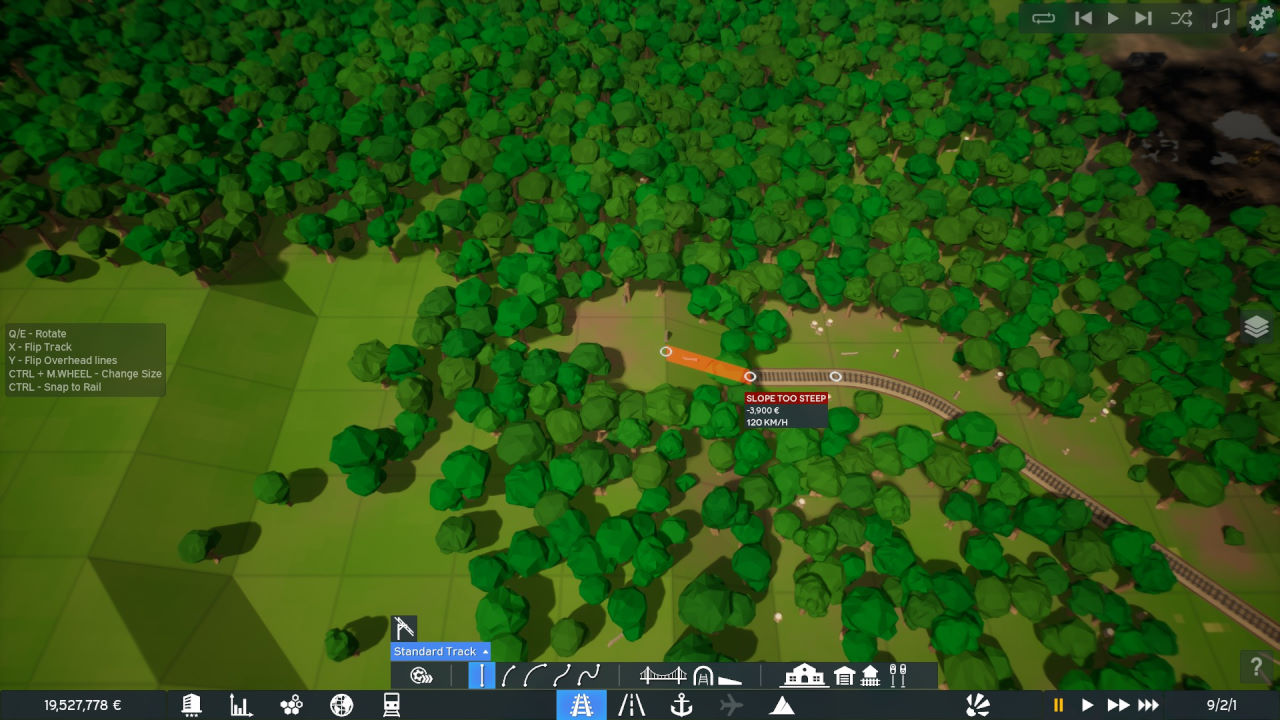Open the train vehicles list
1280x720 pixels.
click(x=391, y=705)
